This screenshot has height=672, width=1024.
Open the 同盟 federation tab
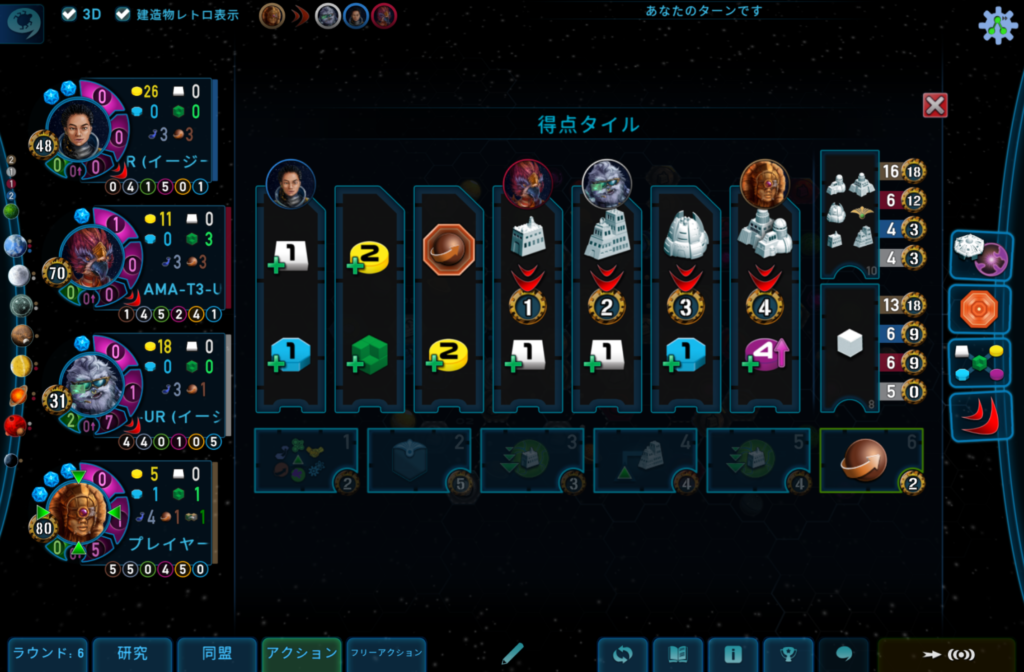click(217, 654)
